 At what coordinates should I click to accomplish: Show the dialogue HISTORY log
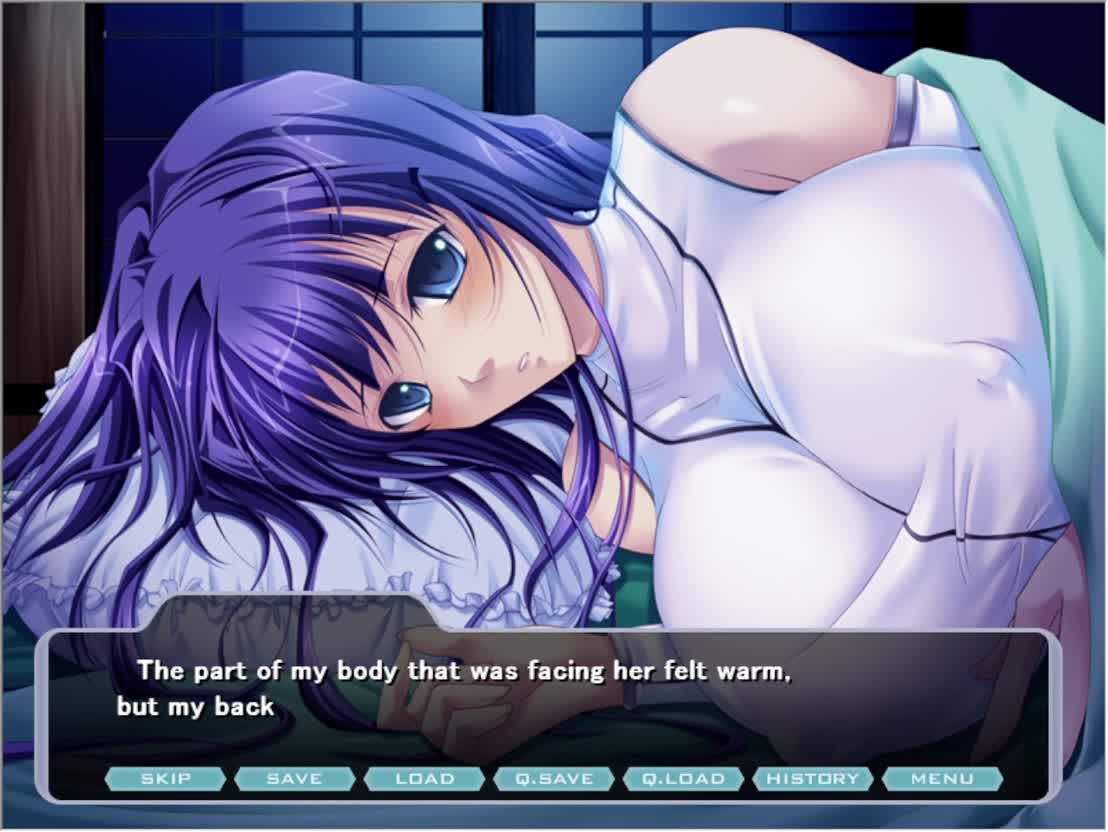[x=813, y=779]
